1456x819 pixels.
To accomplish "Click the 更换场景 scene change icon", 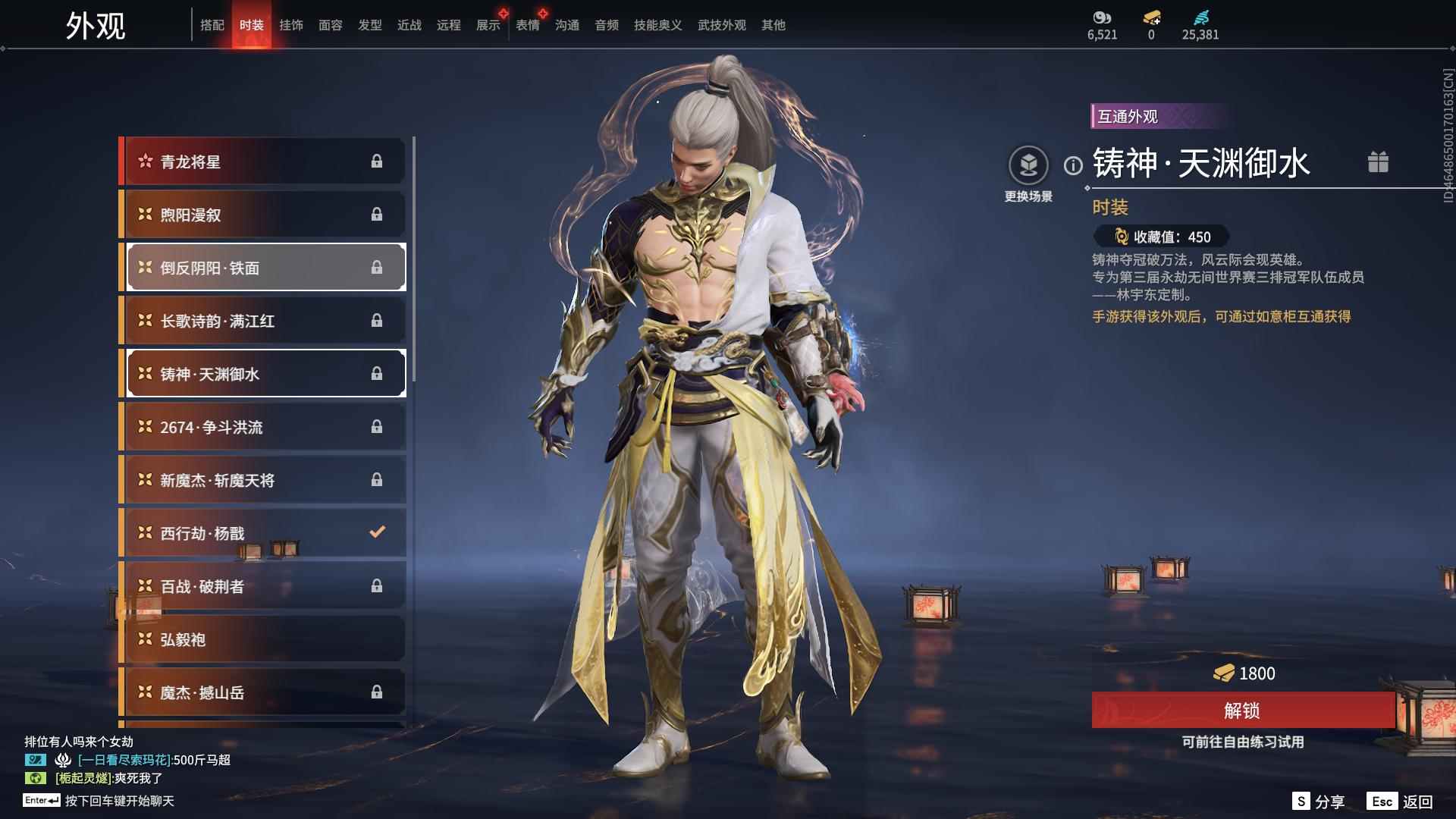I will pyautogui.click(x=1028, y=165).
